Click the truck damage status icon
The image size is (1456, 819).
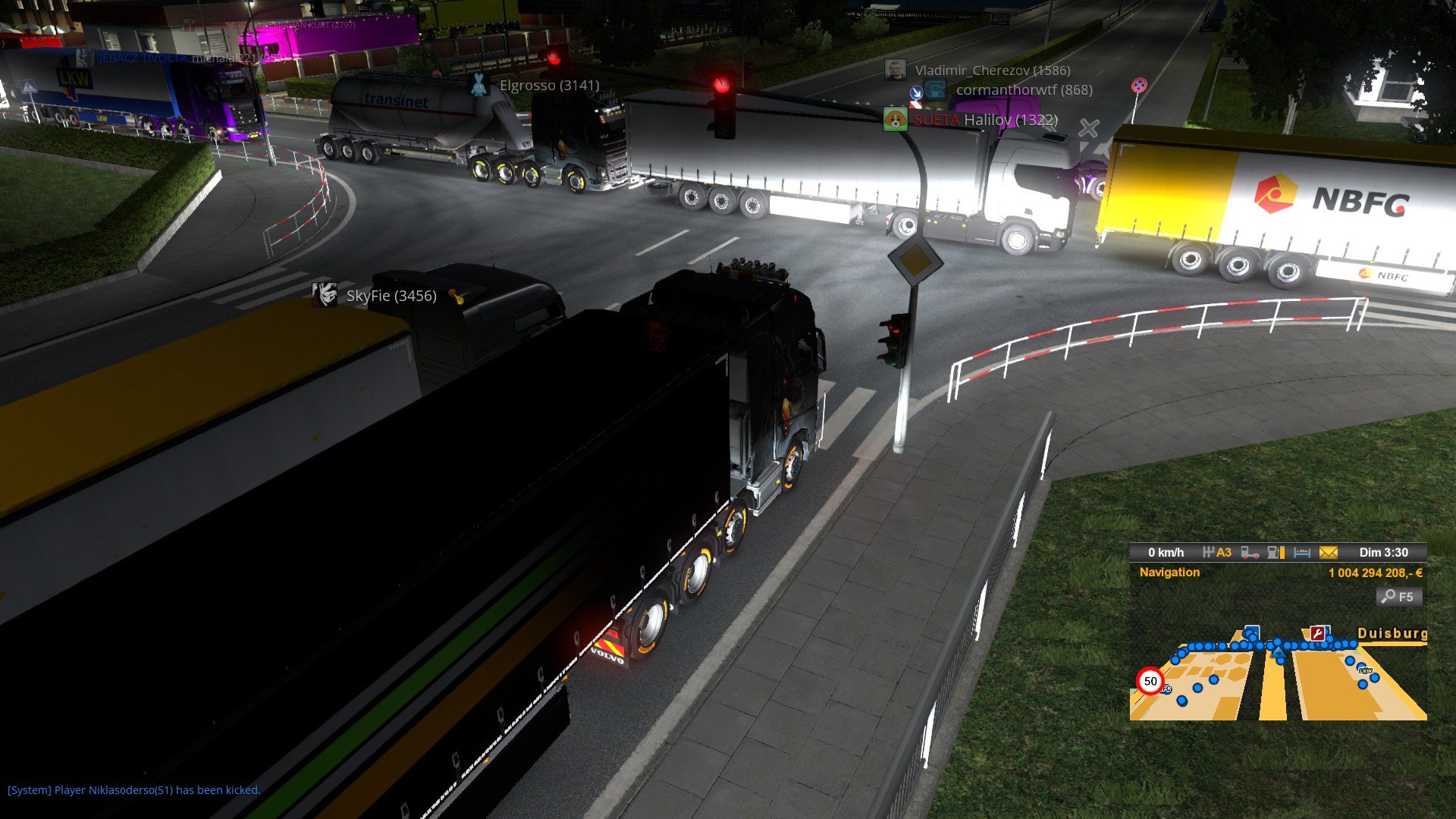1250,553
